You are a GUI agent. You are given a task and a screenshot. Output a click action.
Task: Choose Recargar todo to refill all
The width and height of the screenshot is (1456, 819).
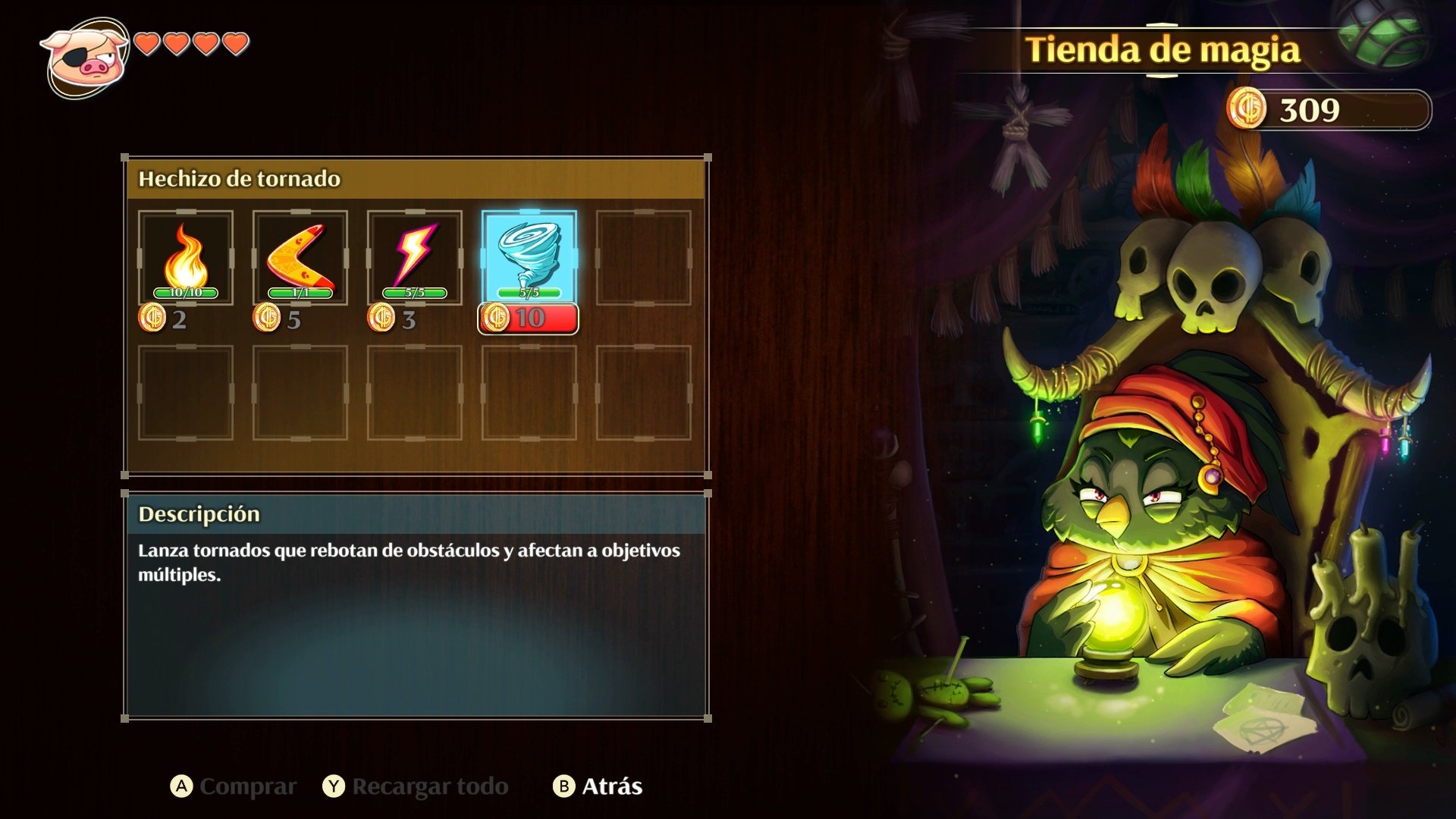coord(416,786)
